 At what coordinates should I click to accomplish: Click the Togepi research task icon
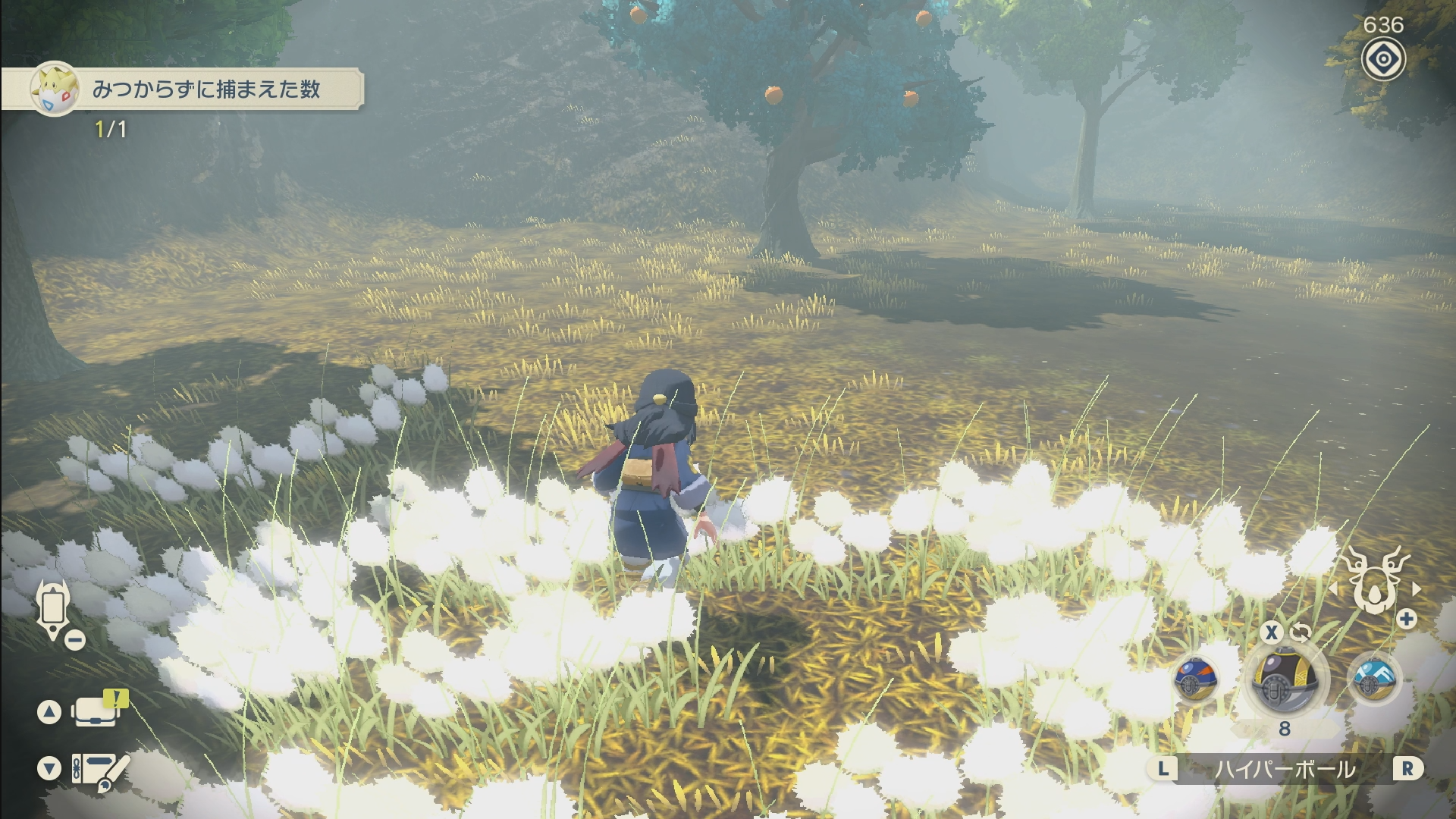(55, 89)
